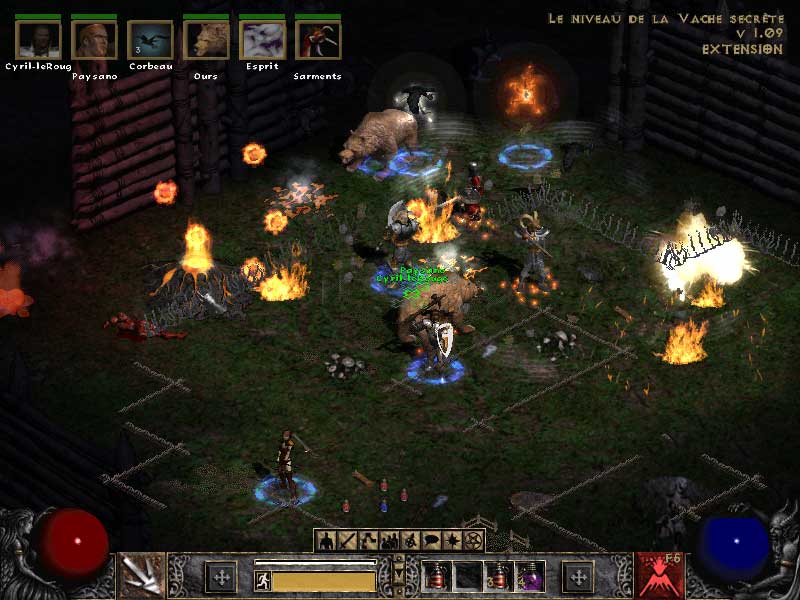Open the party screen icon
Viewport: 800px width, 600px height.
click(x=390, y=541)
